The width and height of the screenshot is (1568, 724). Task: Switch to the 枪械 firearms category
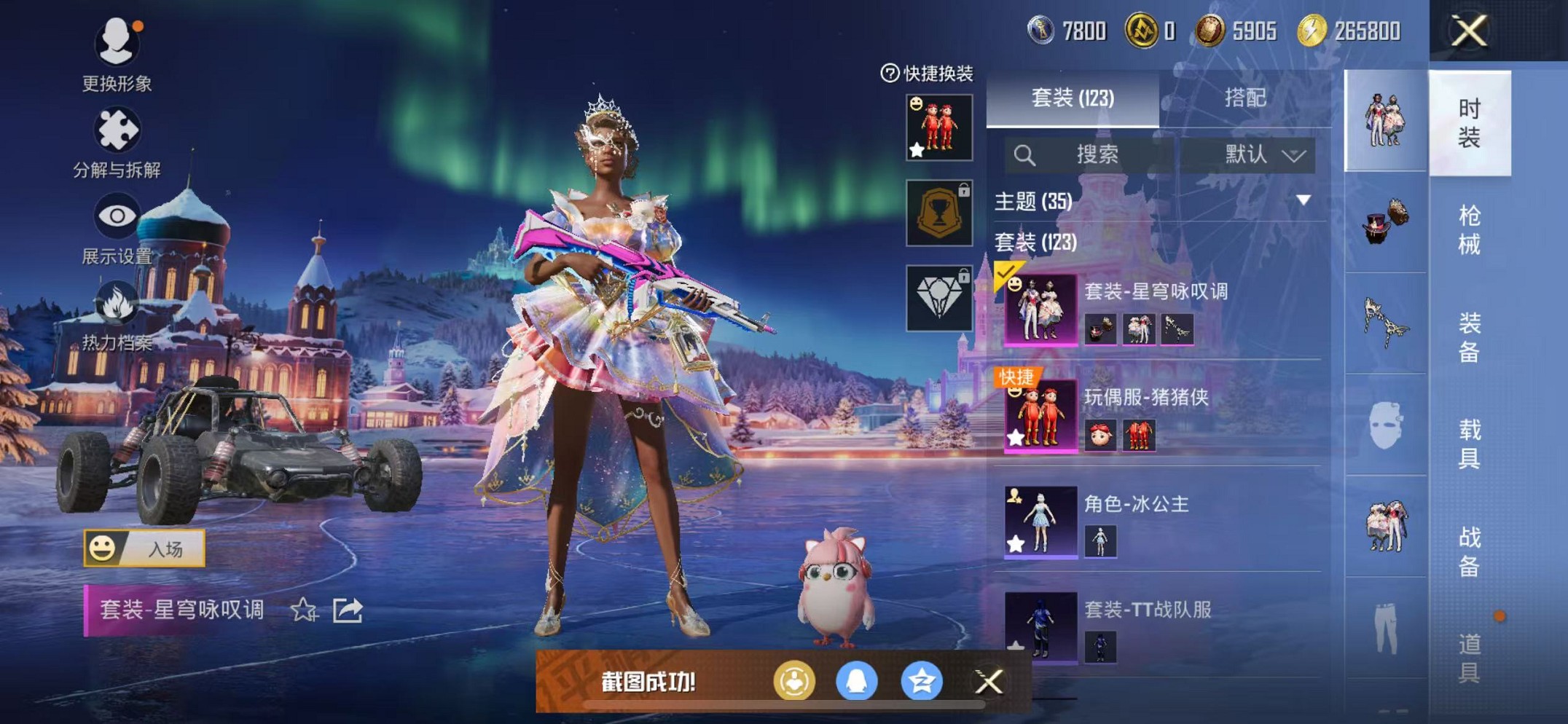1469,230
